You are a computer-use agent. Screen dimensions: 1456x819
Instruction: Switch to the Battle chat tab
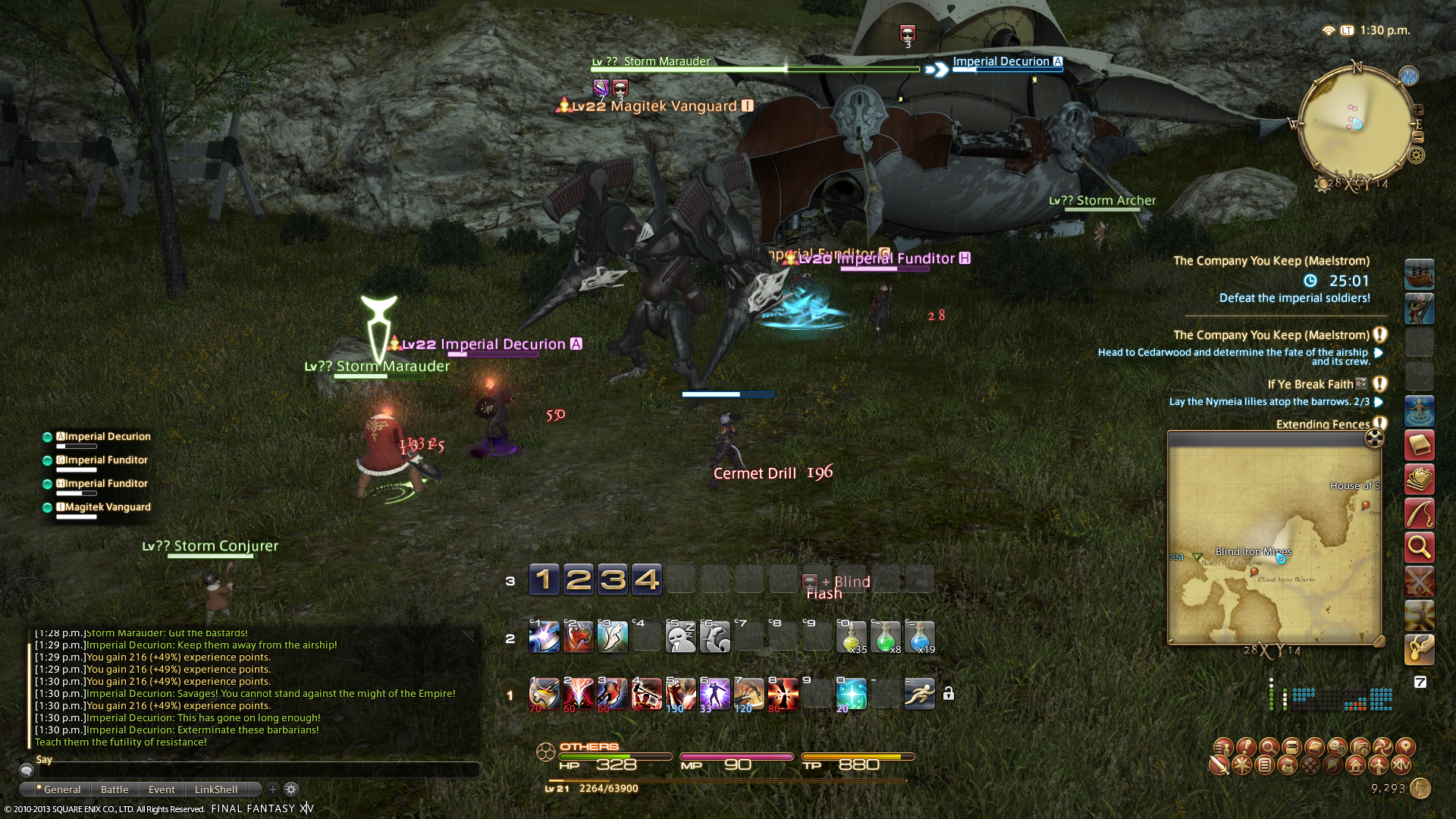pos(115,789)
